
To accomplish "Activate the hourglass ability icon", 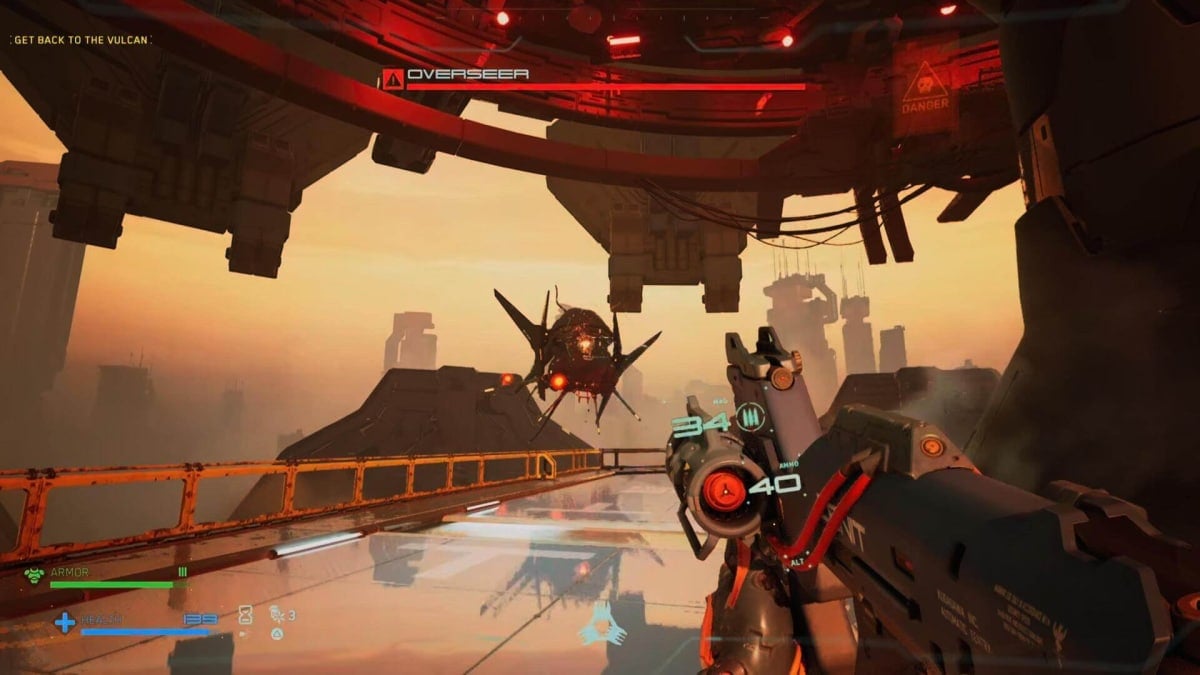I will [245, 616].
